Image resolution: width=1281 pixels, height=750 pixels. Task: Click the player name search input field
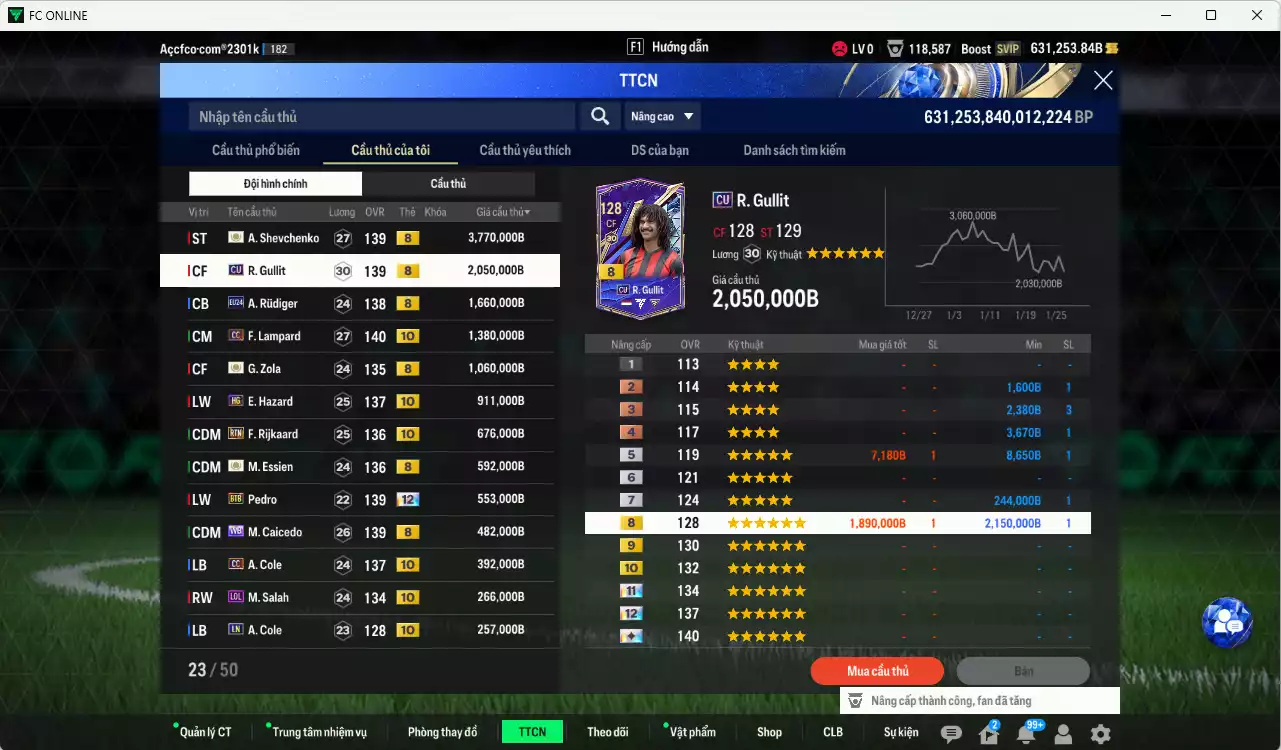tap(380, 116)
